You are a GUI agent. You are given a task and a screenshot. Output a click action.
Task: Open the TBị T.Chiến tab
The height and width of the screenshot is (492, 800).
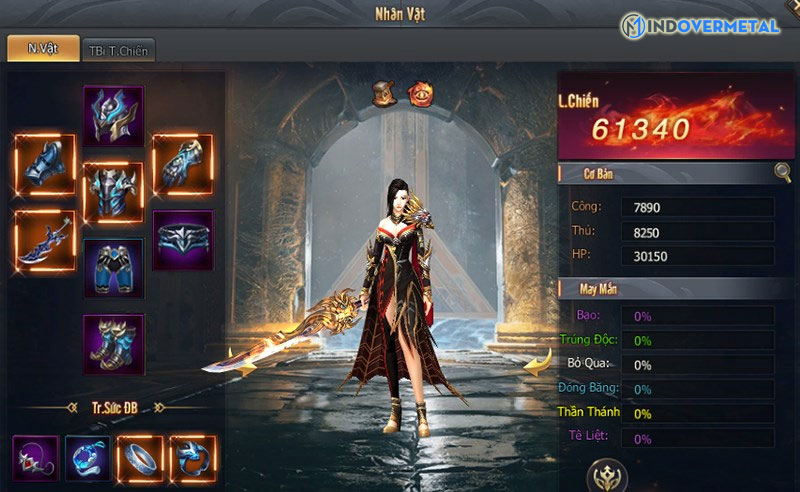click(x=118, y=49)
